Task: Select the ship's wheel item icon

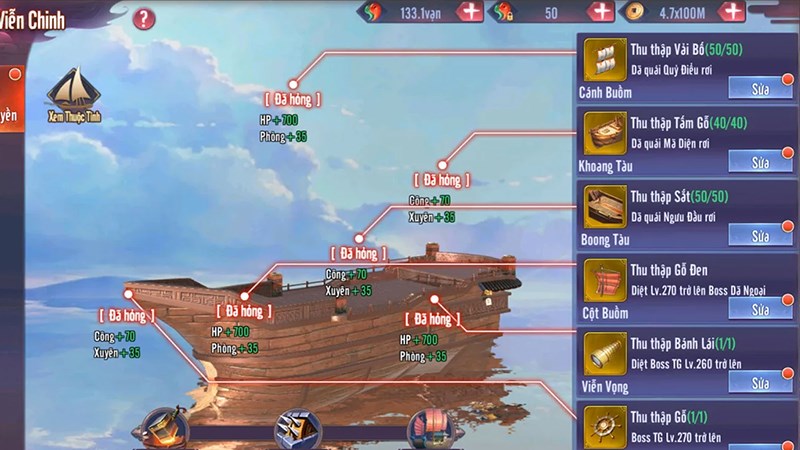Action: [603, 427]
